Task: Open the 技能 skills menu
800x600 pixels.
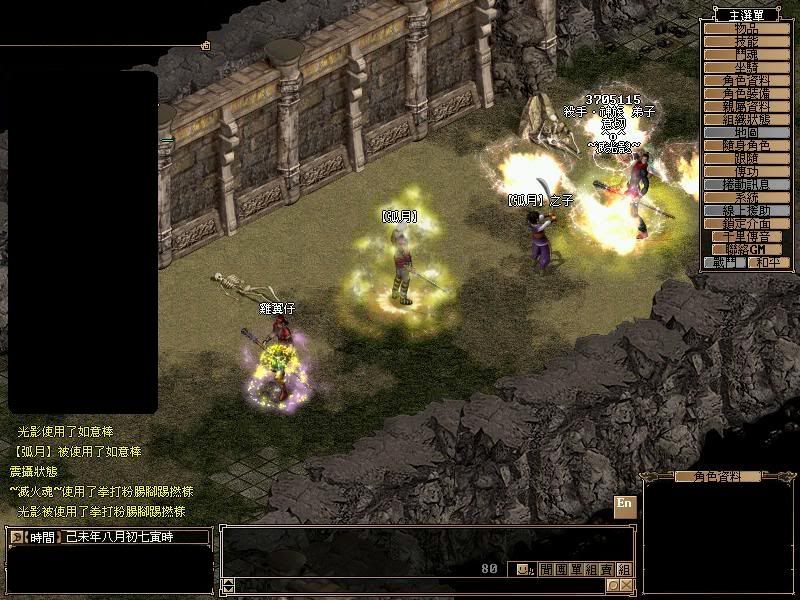Action: tap(747, 41)
